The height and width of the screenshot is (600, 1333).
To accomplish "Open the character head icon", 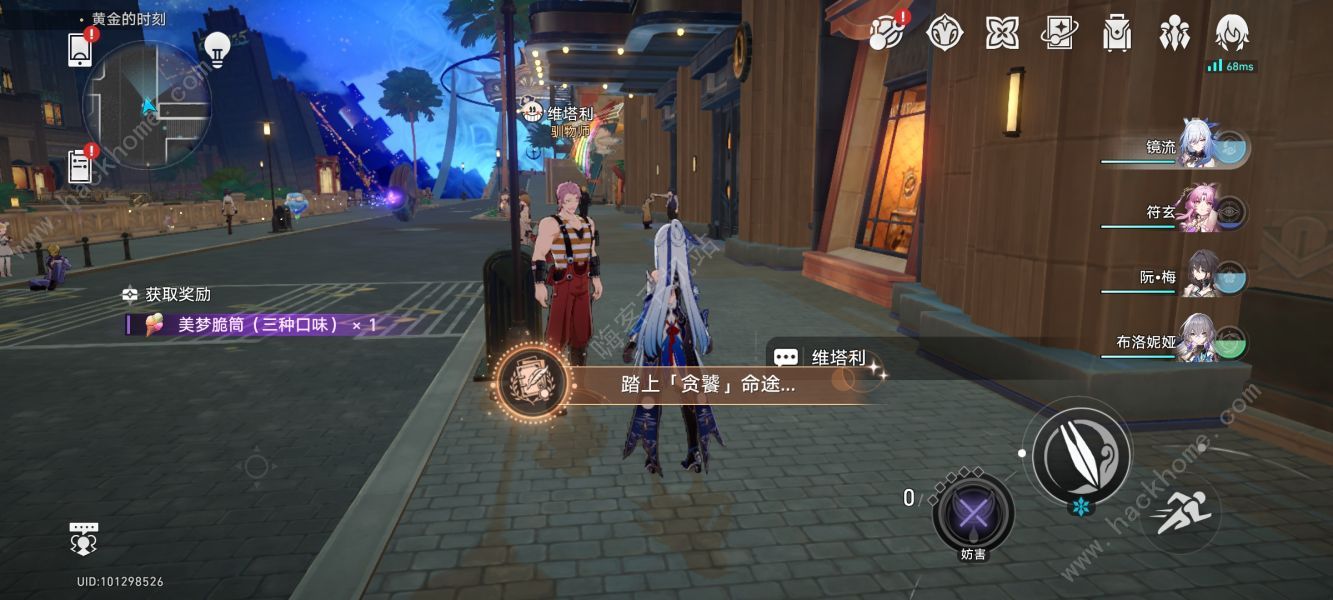I will (1231, 33).
